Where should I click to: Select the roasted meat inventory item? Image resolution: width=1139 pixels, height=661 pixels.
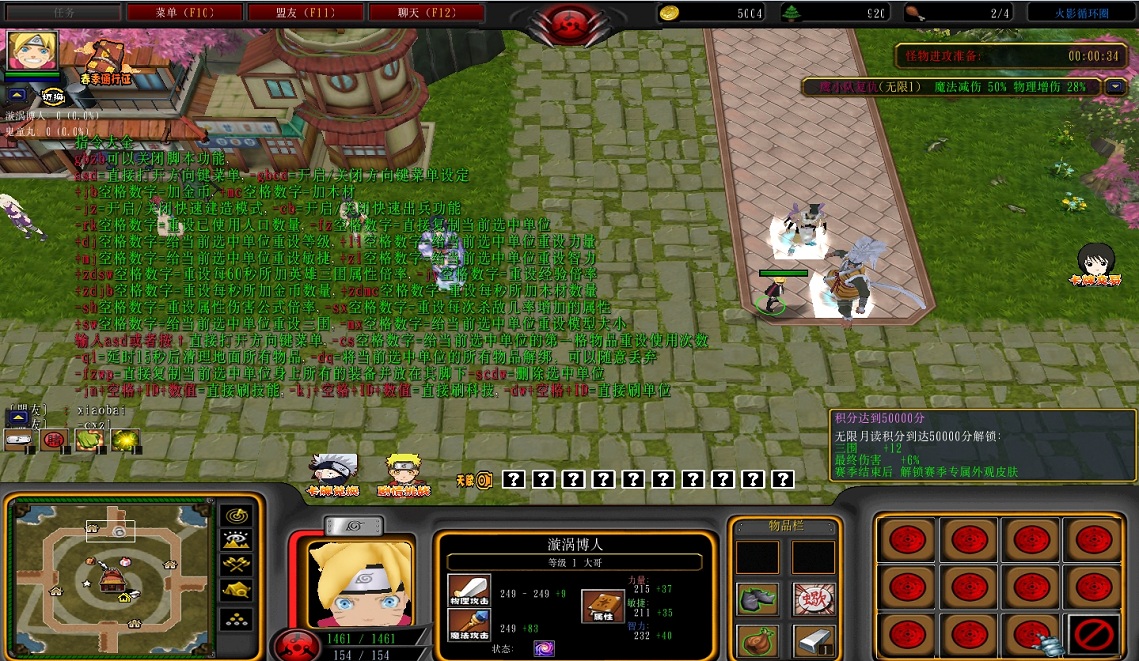[757, 640]
